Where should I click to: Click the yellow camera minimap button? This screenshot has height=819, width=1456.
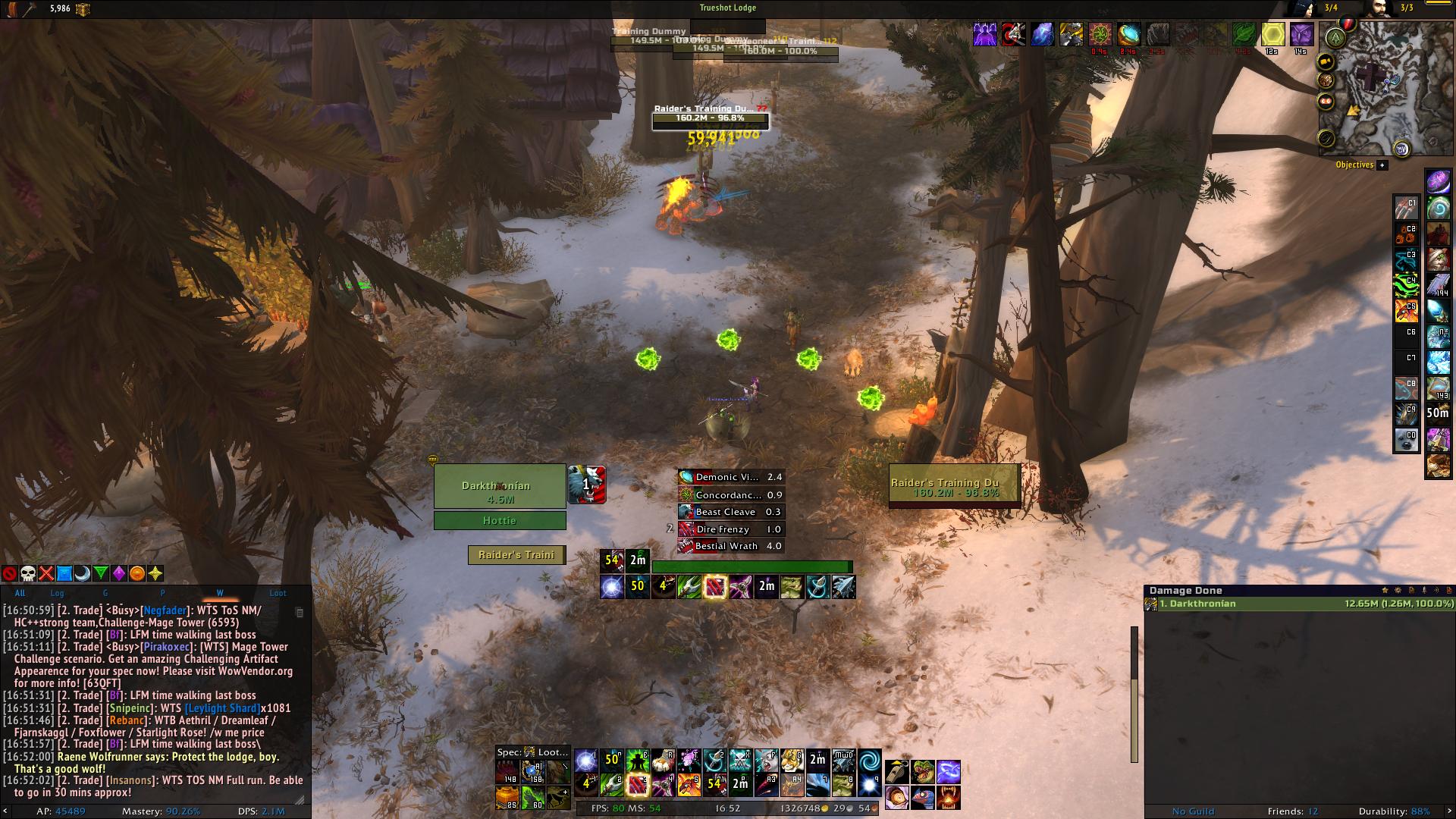pos(1326,62)
